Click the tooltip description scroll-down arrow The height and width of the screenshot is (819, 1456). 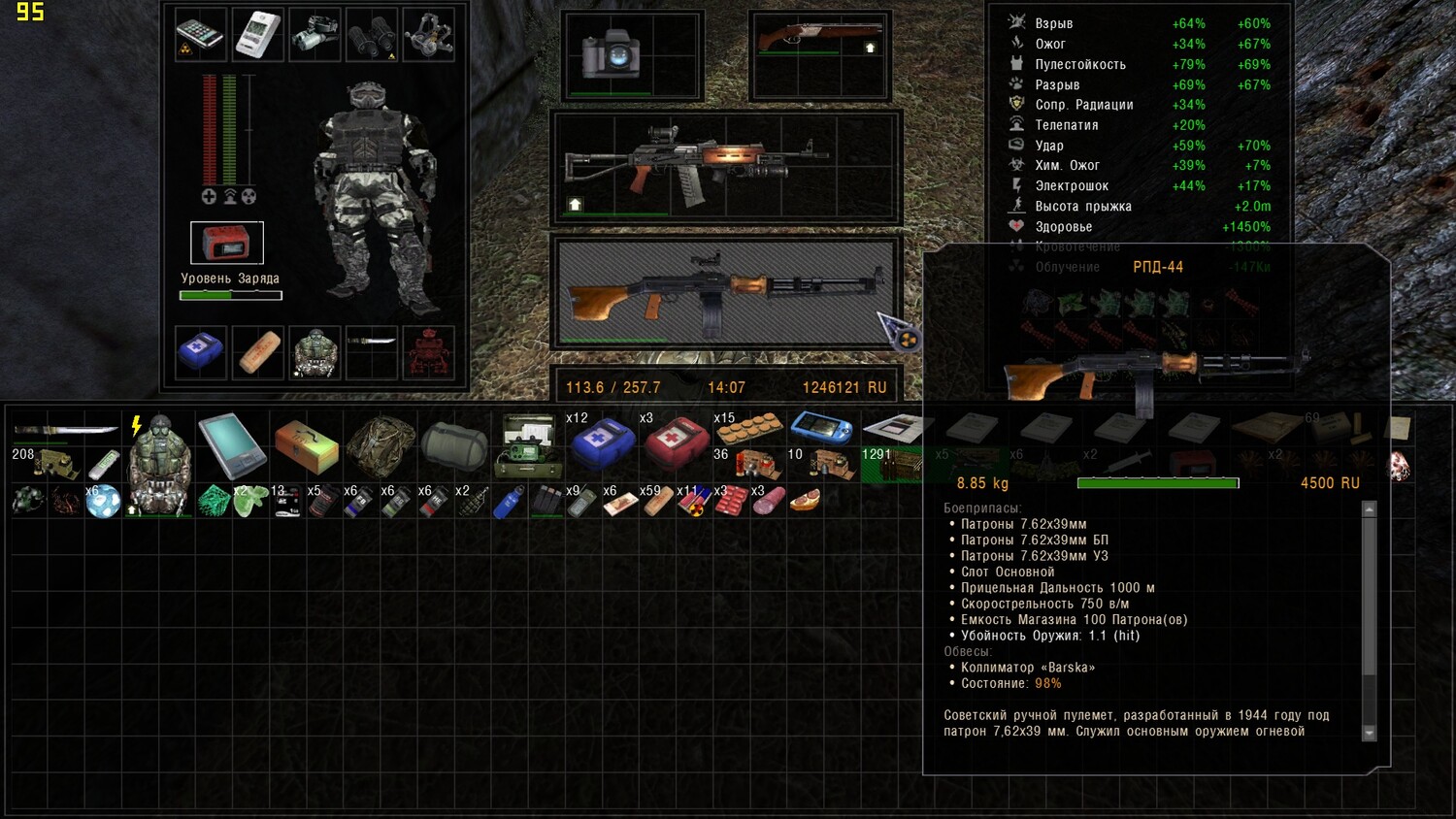(x=1370, y=734)
